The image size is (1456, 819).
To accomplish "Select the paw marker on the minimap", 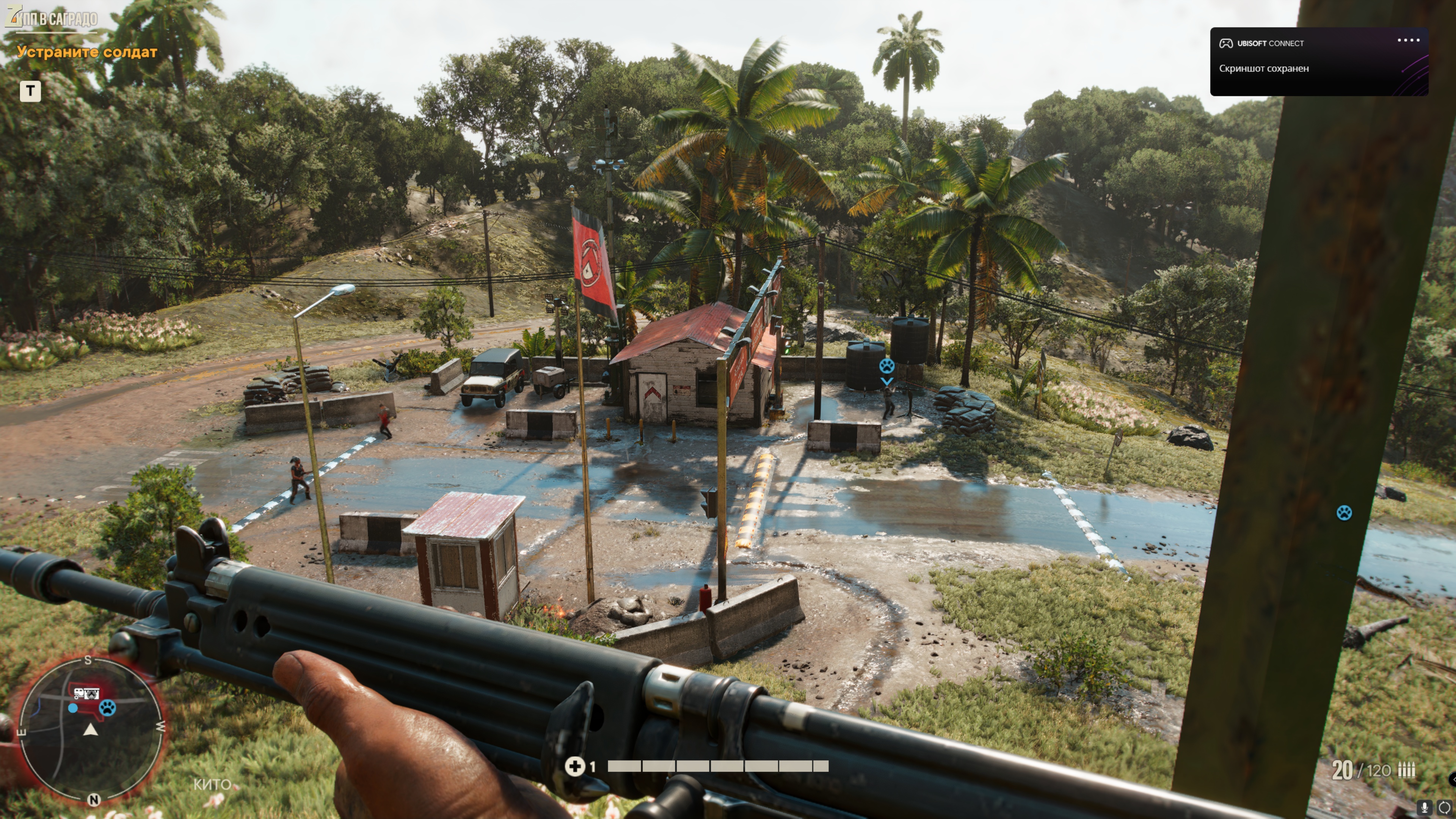I will tap(107, 707).
